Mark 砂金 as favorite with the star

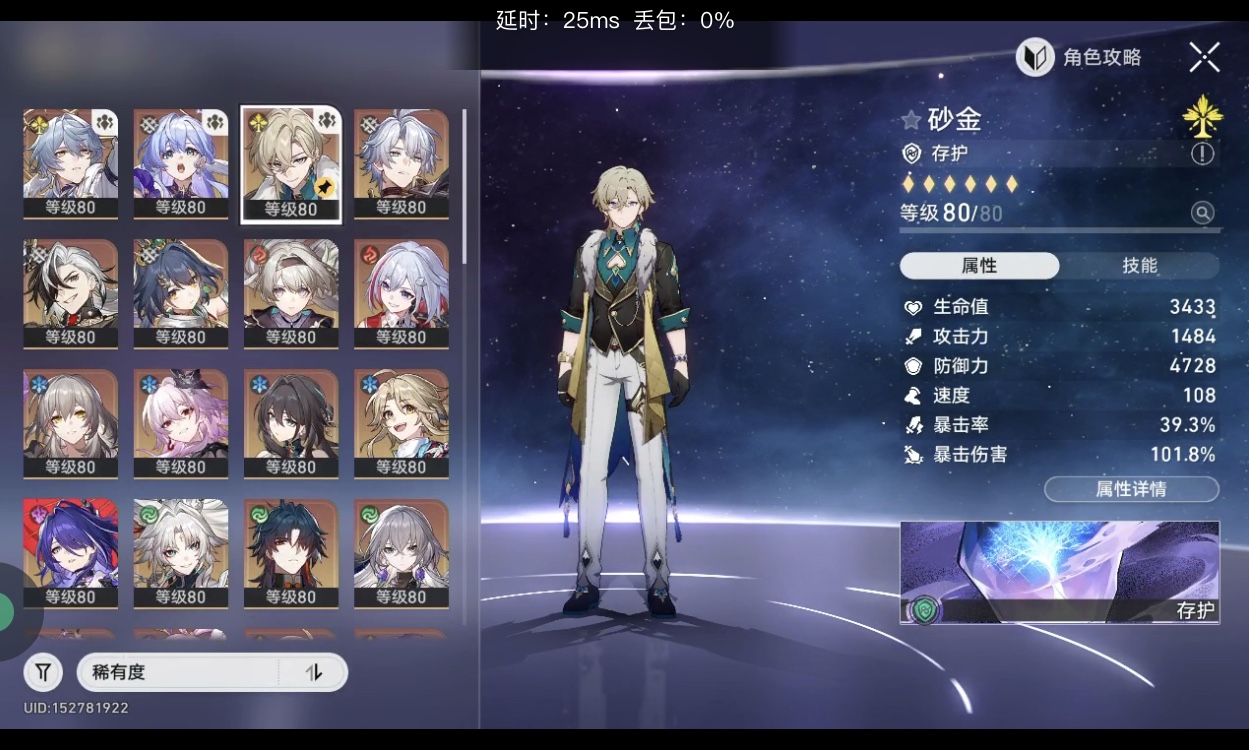[911, 120]
